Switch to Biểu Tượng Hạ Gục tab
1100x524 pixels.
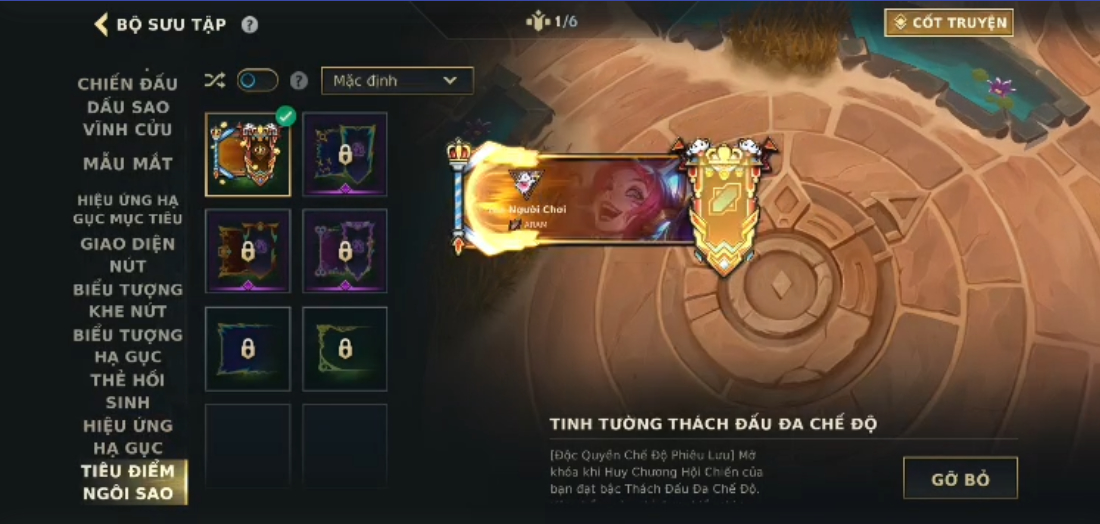[x=128, y=346]
